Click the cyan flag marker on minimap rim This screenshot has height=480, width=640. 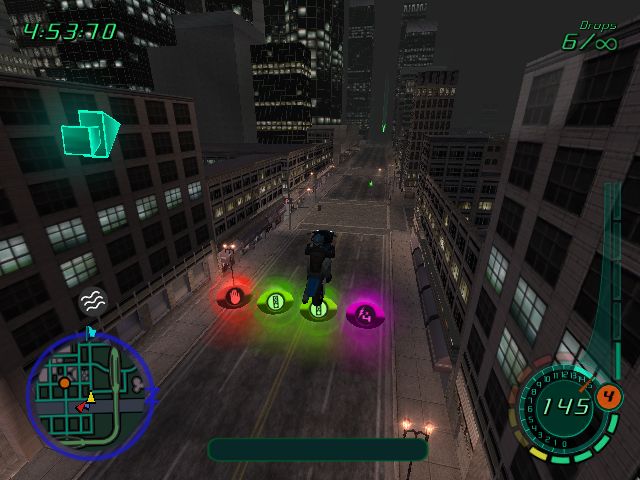point(91,331)
